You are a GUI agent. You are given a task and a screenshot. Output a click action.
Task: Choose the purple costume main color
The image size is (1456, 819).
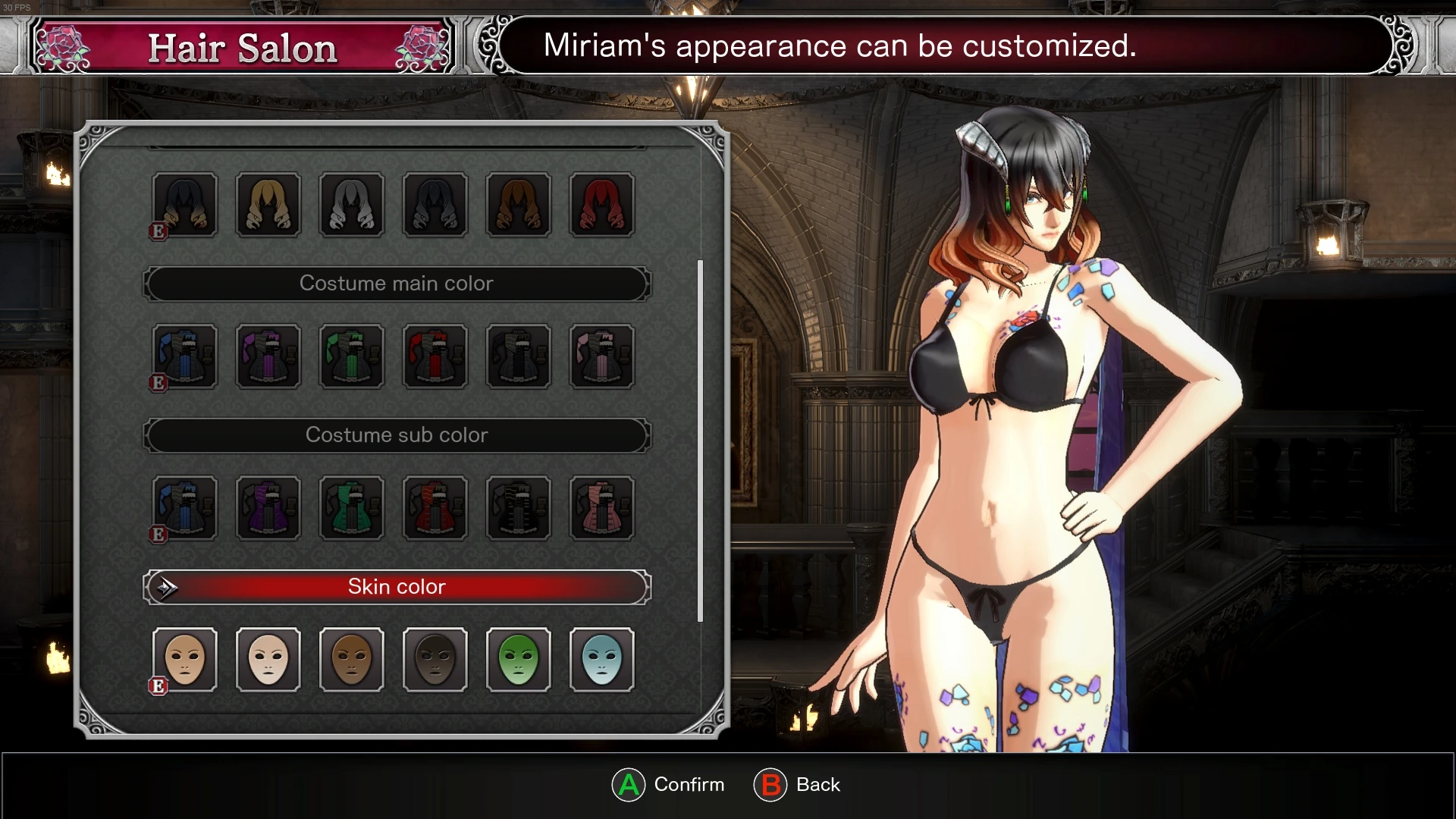click(268, 356)
